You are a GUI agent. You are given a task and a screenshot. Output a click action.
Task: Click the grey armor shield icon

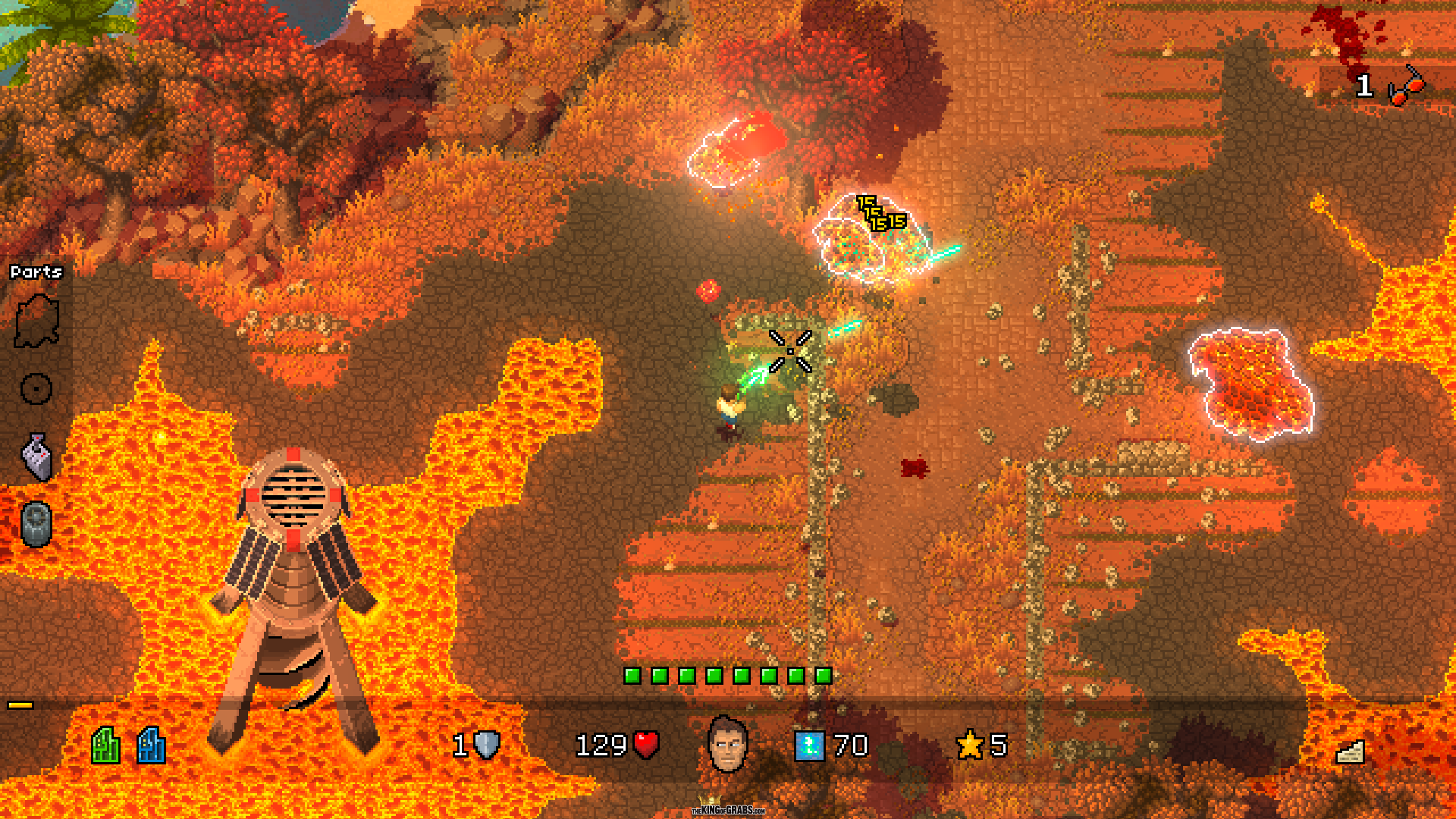[x=487, y=745]
